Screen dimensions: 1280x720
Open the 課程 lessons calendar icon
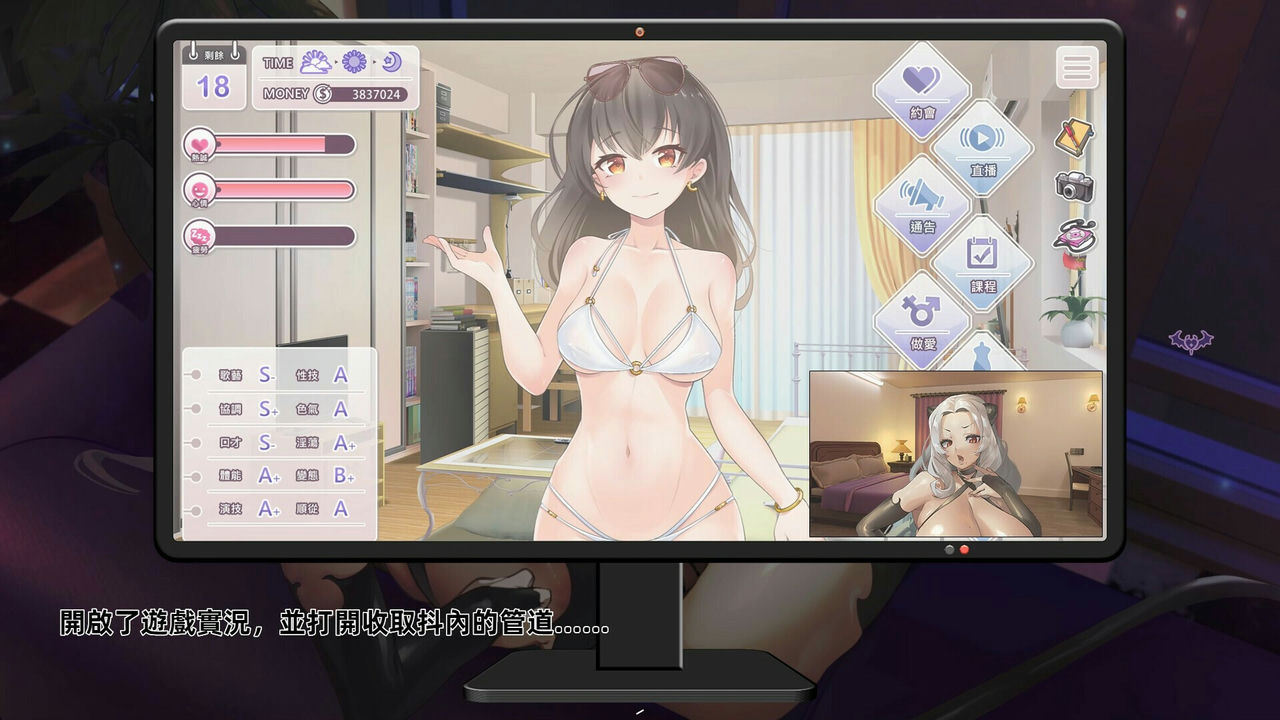tap(985, 261)
